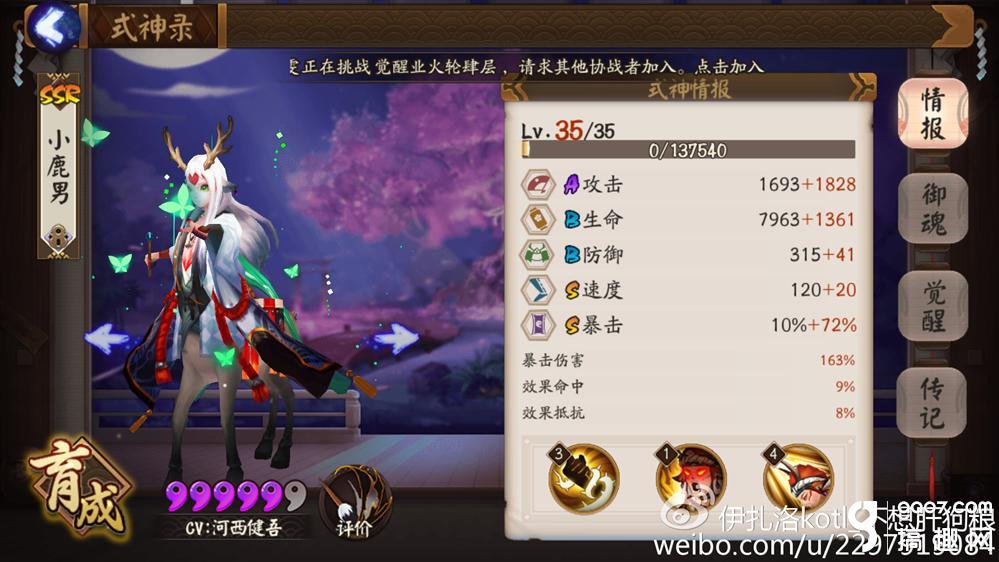Tap the speed stat icon
The height and width of the screenshot is (562, 999).
[540, 290]
